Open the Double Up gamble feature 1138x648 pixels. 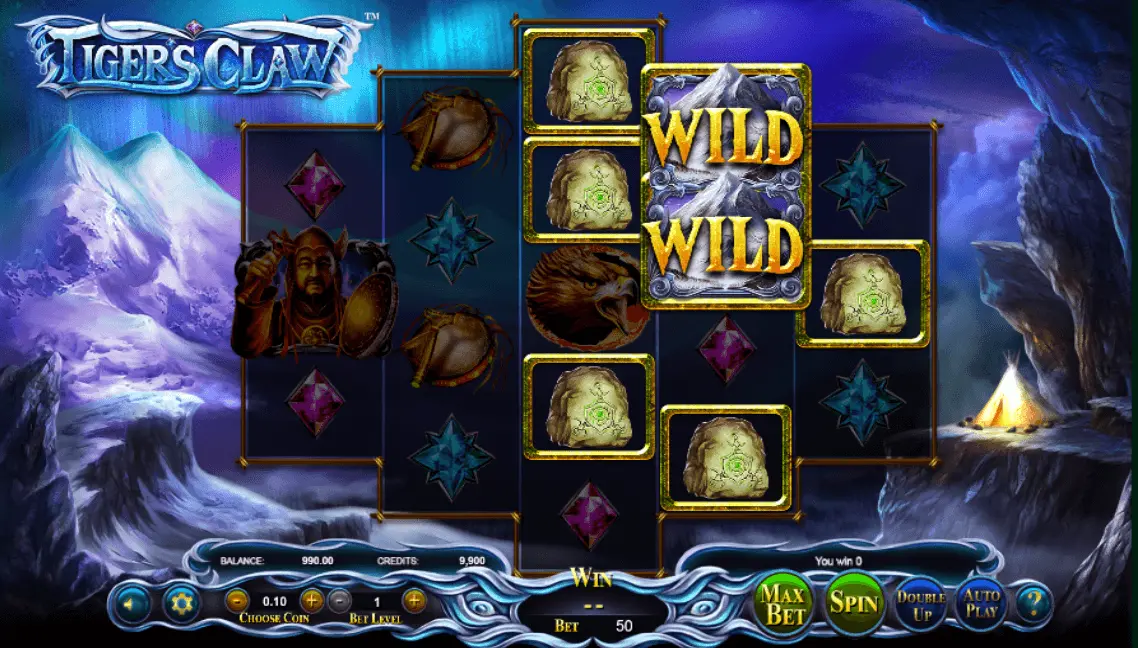pos(921,604)
